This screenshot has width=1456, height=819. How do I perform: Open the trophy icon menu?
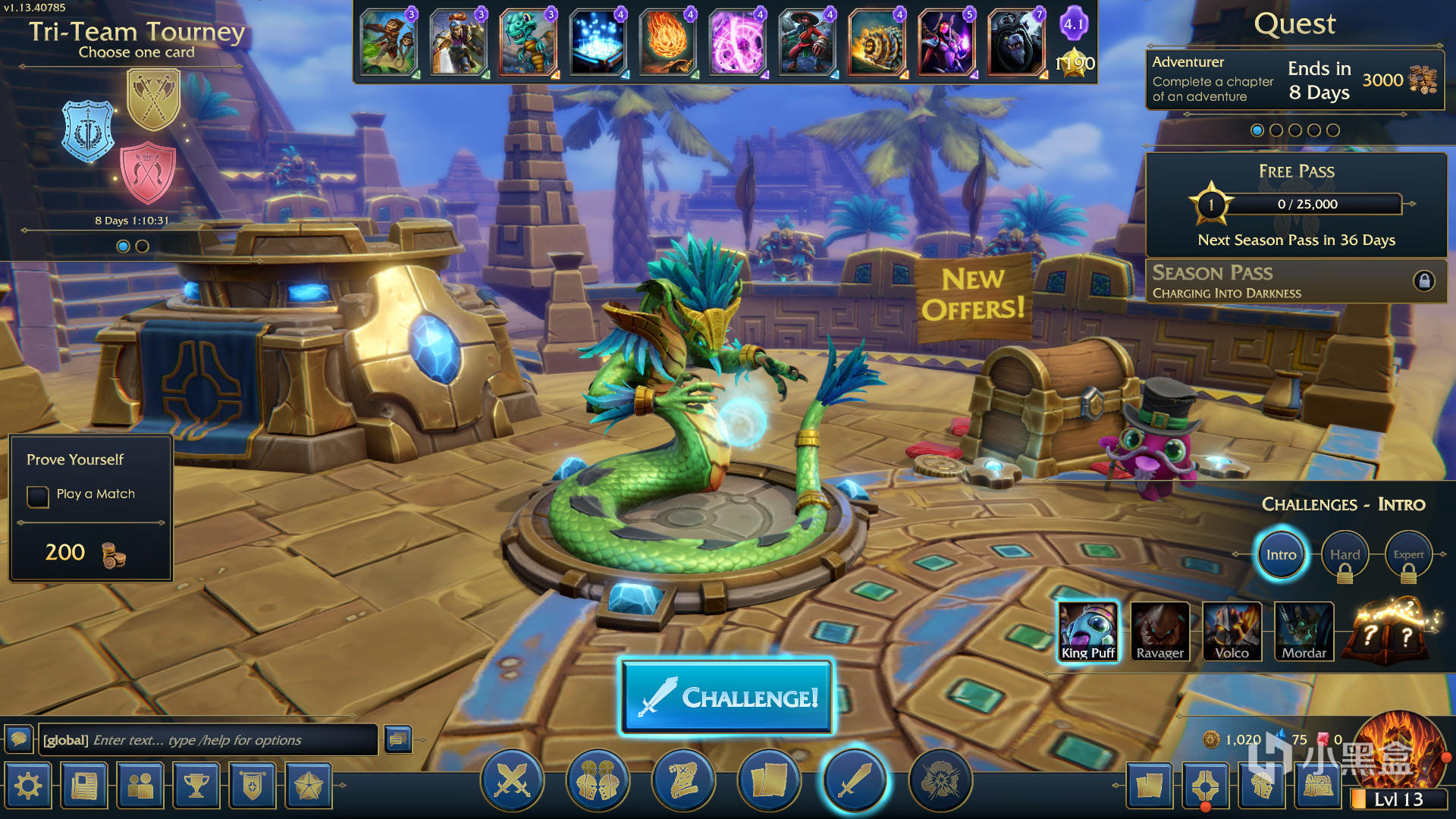click(196, 786)
